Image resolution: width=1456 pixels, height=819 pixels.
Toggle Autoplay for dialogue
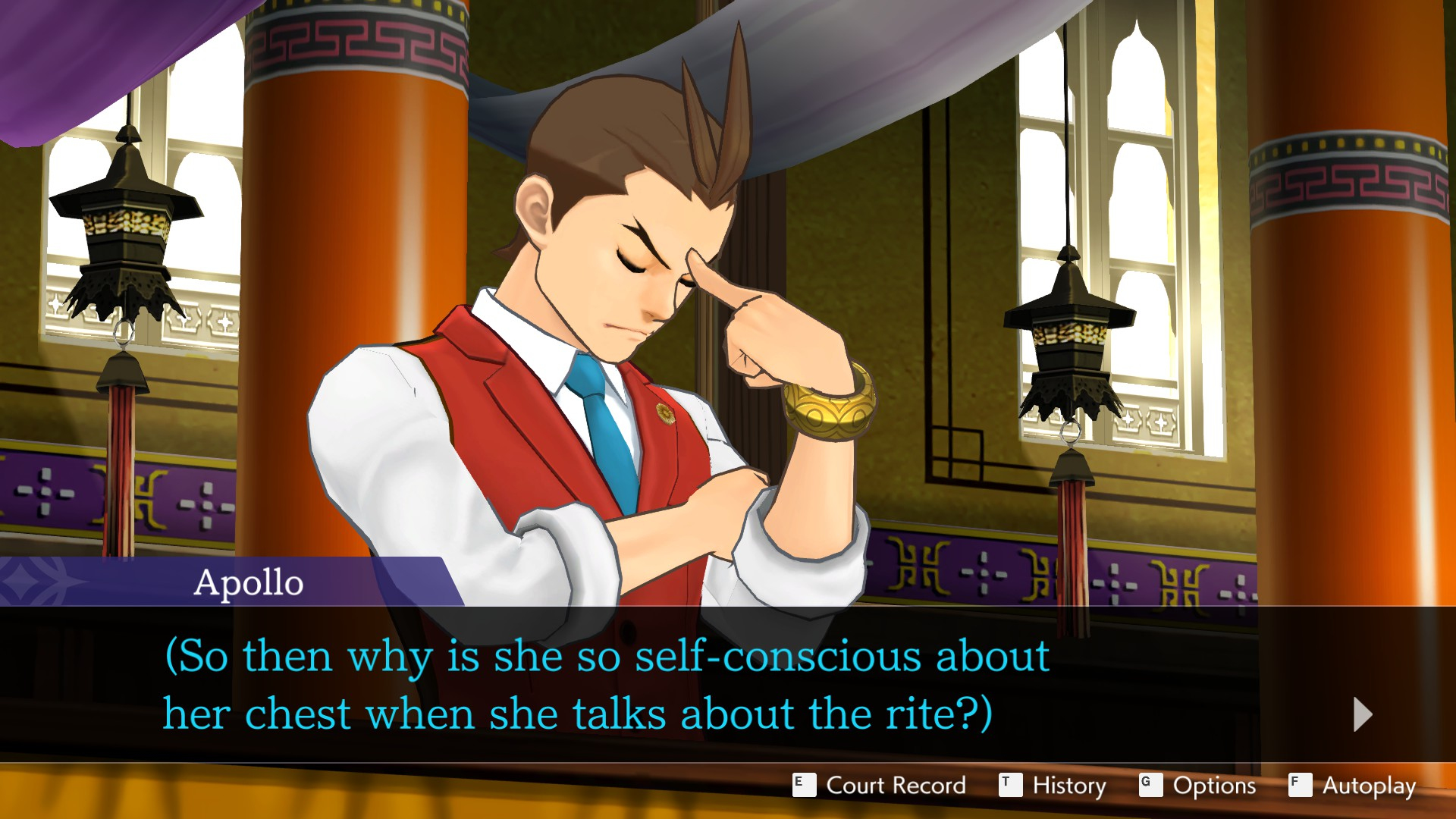1353,786
